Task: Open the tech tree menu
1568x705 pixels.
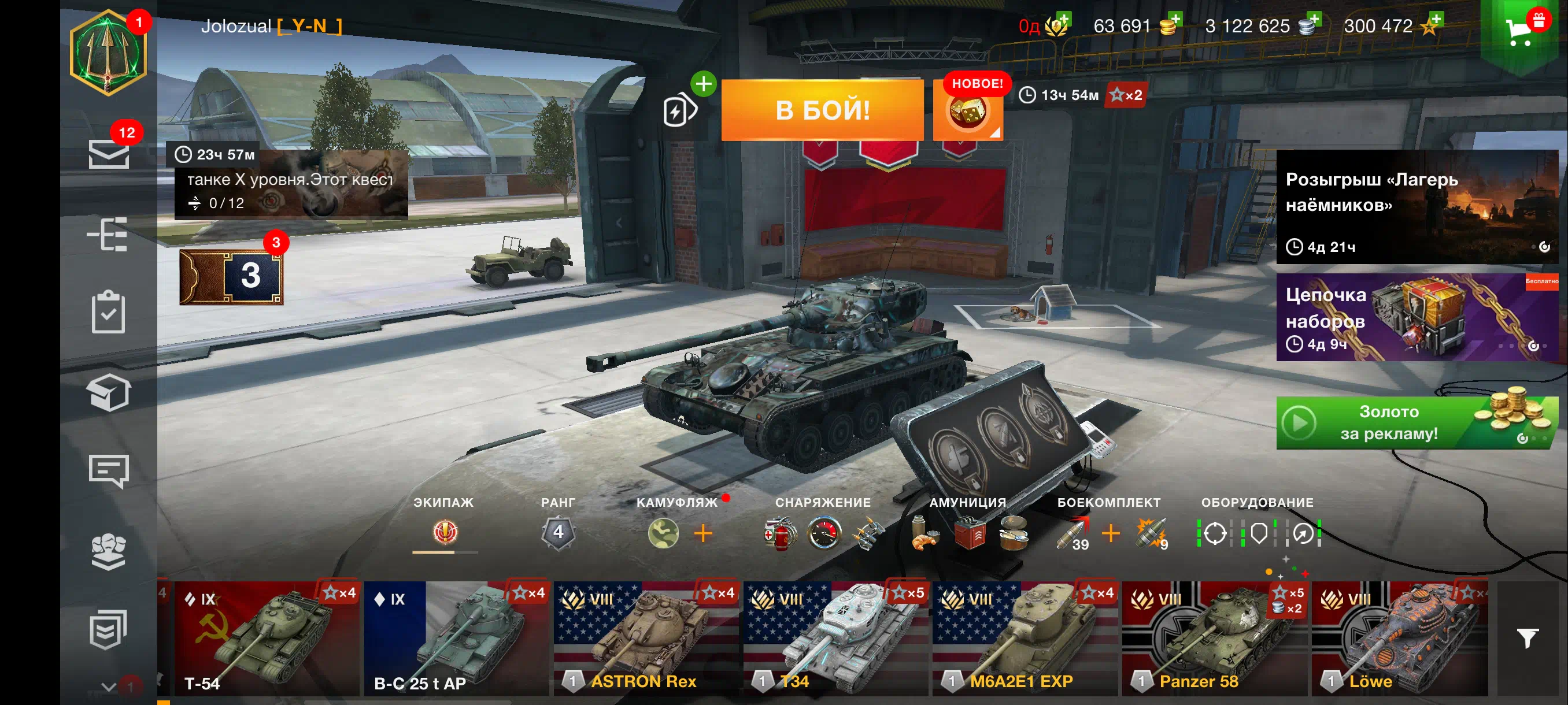Action: point(108,234)
